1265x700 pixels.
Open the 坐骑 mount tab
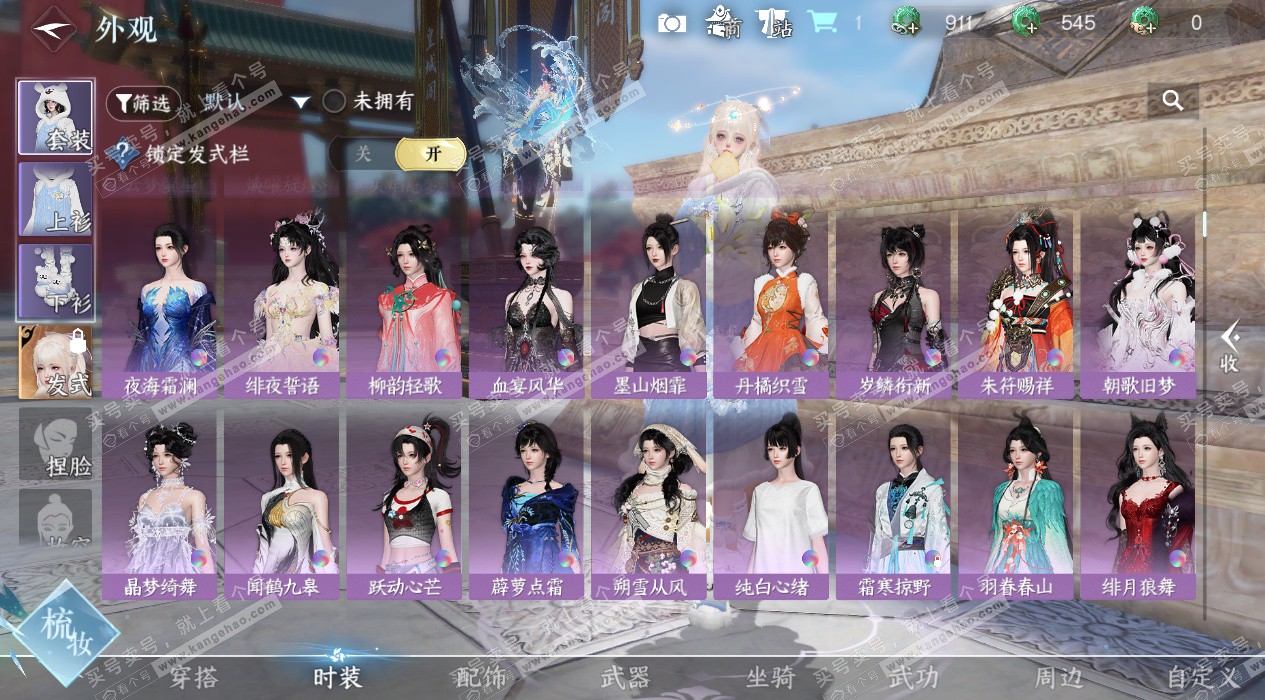tap(770, 677)
